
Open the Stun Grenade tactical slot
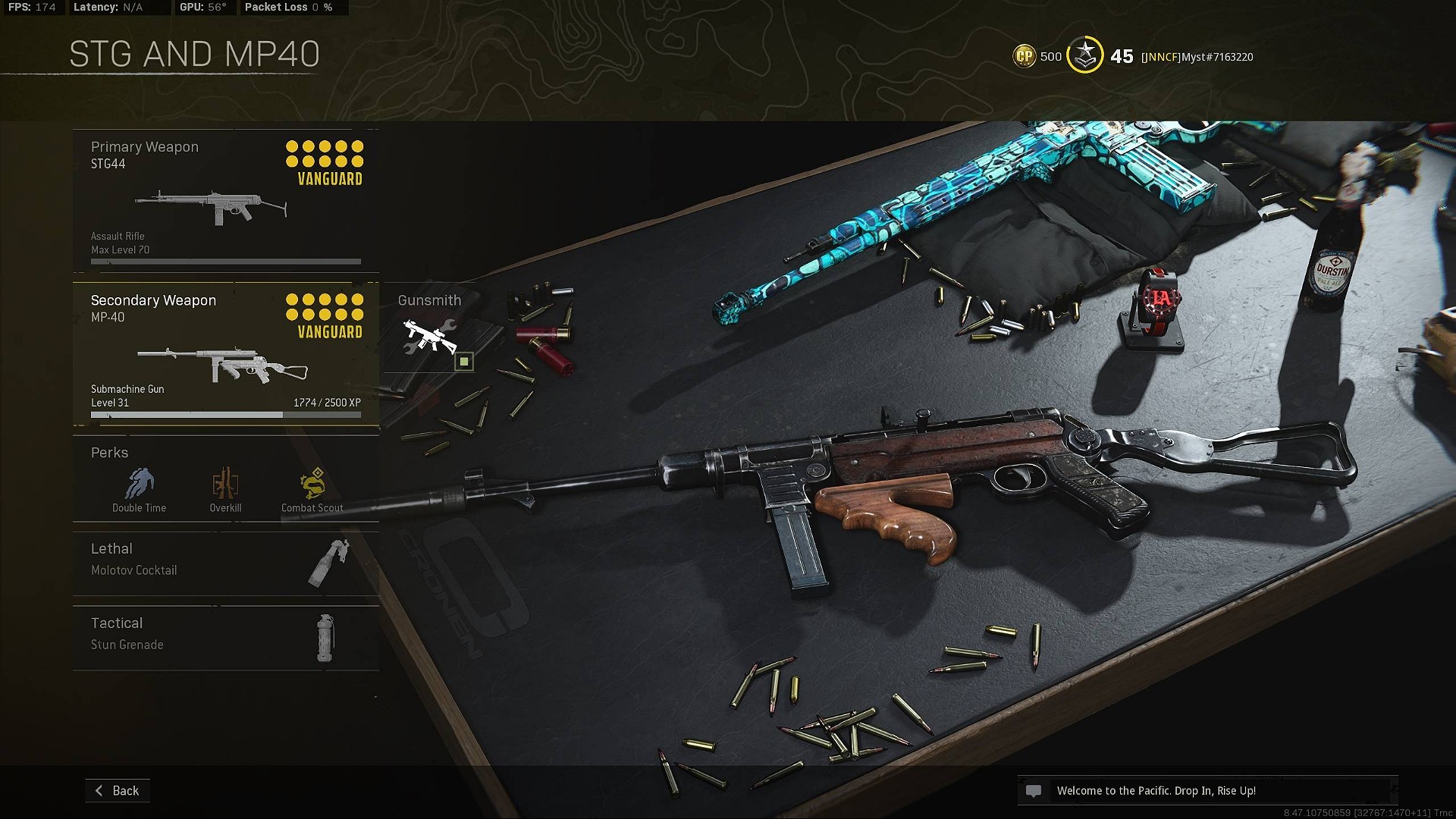pos(225,638)
